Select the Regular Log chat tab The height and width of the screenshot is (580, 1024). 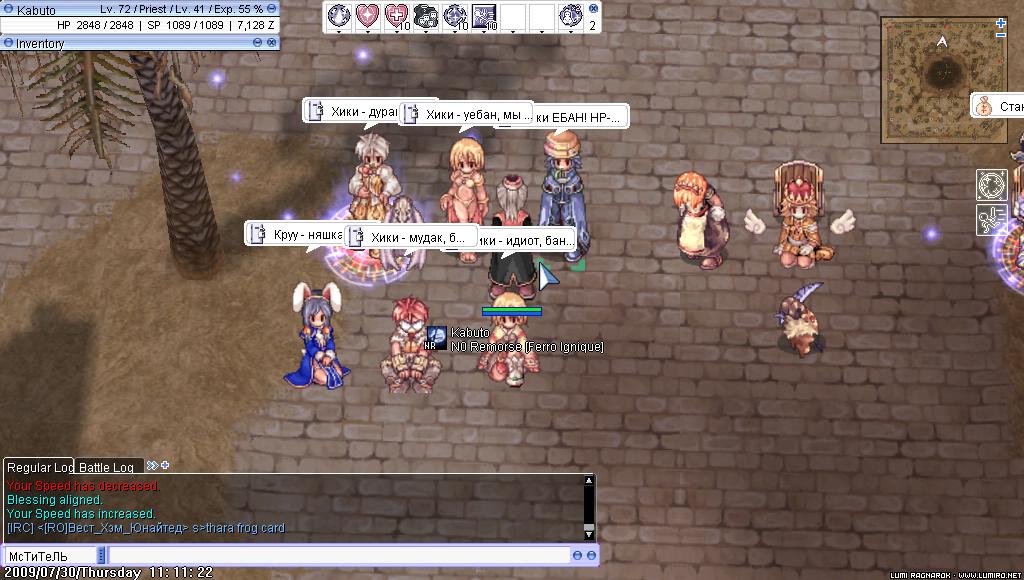(x=39, y=467)
